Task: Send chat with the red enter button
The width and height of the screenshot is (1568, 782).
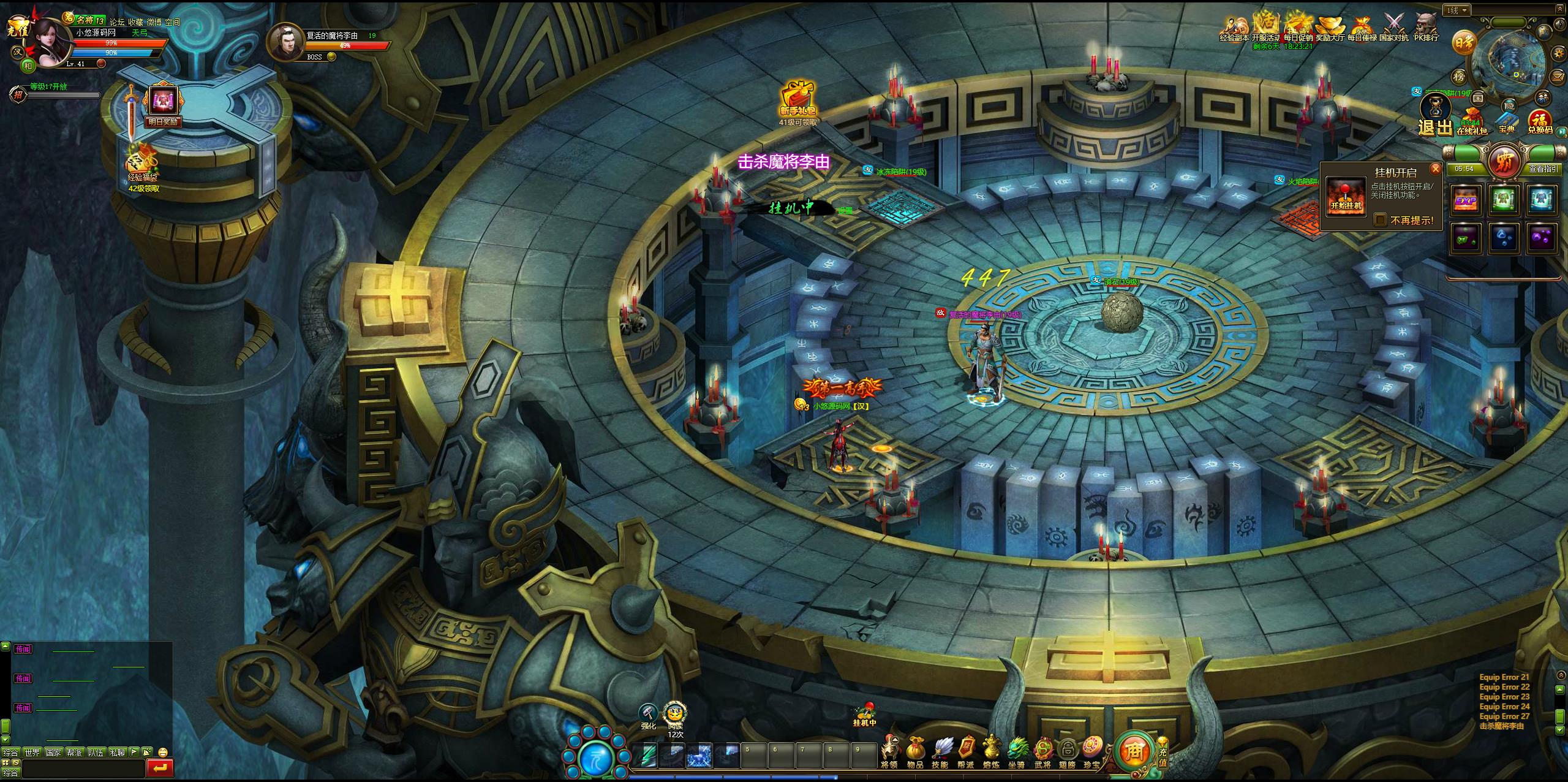Action: click(160, 767)
